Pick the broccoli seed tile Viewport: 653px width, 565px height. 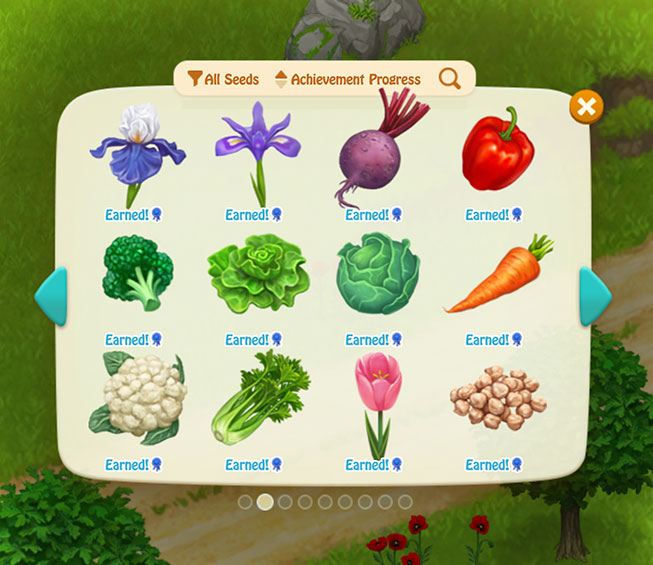[x=137, y=273]
